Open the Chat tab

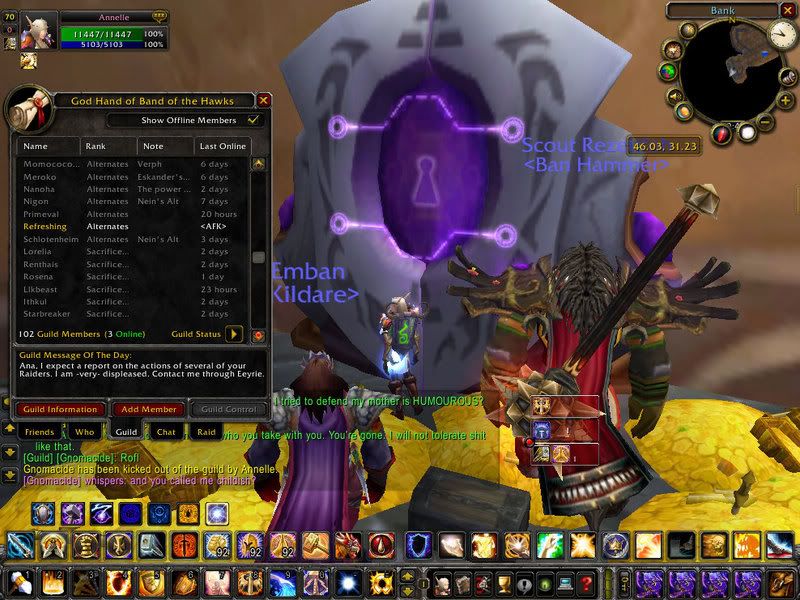coord(166,431)
